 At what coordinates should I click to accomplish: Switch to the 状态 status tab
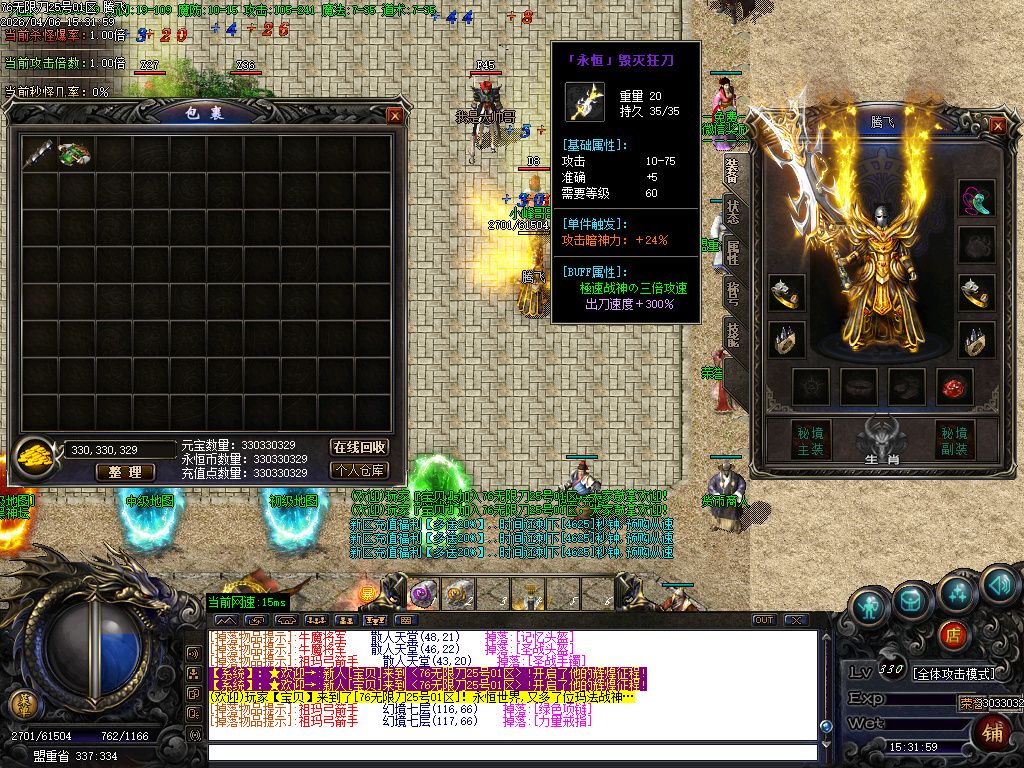(733, 212)
